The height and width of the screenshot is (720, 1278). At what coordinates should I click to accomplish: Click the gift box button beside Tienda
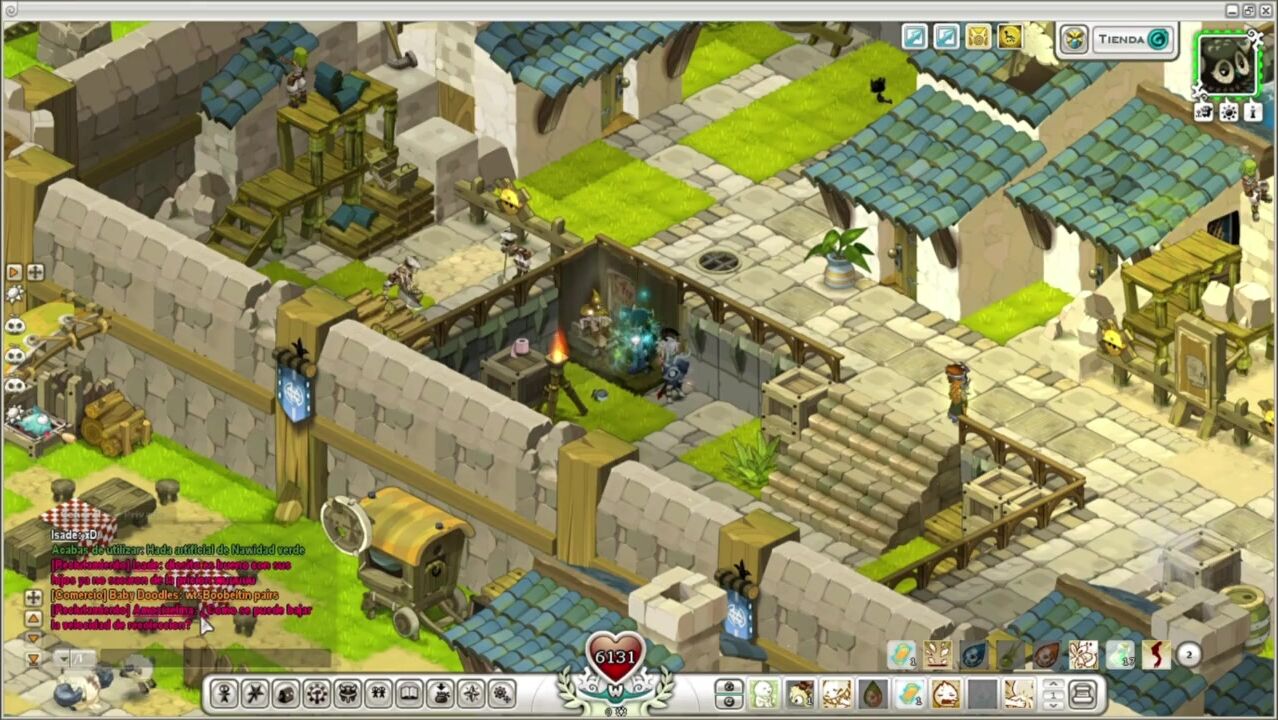coord(1074,40)
